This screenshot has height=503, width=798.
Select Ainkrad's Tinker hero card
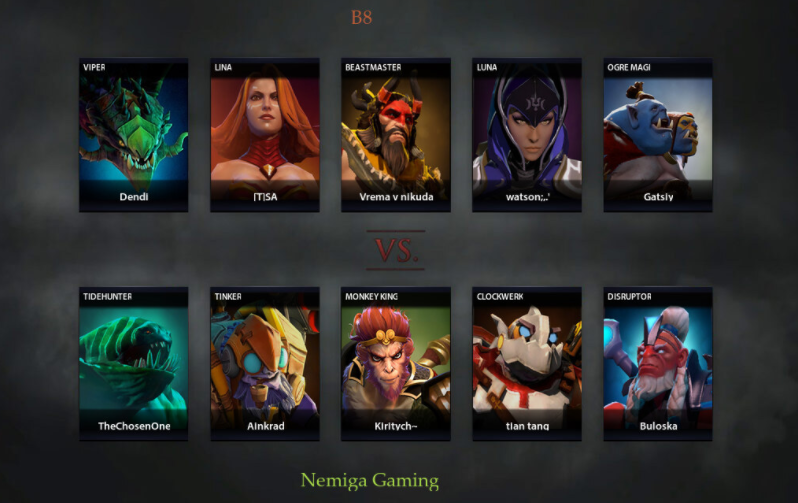[265, 364]
